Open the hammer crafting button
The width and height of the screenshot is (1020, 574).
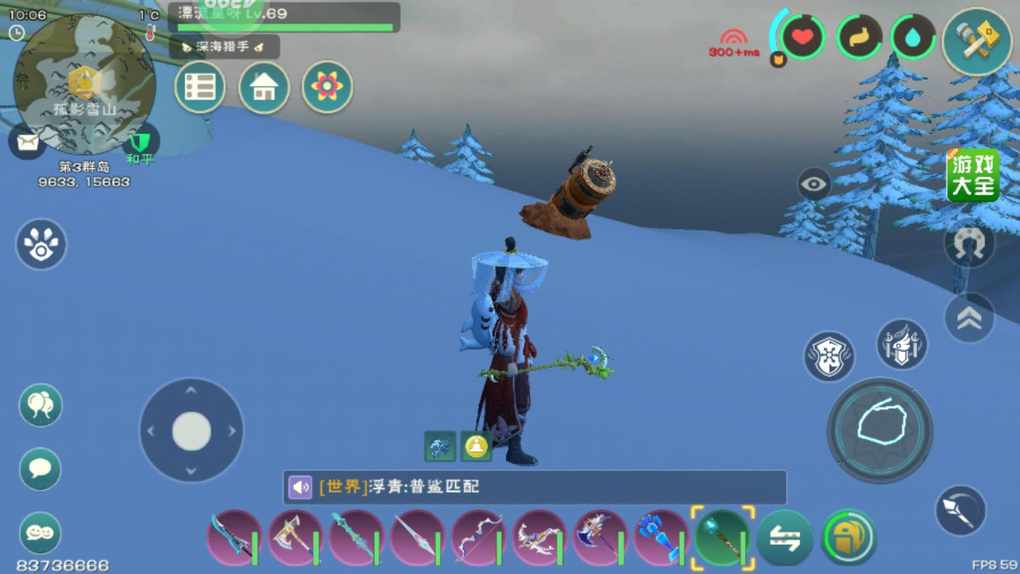pyautogui.click(x=976, y=41)
